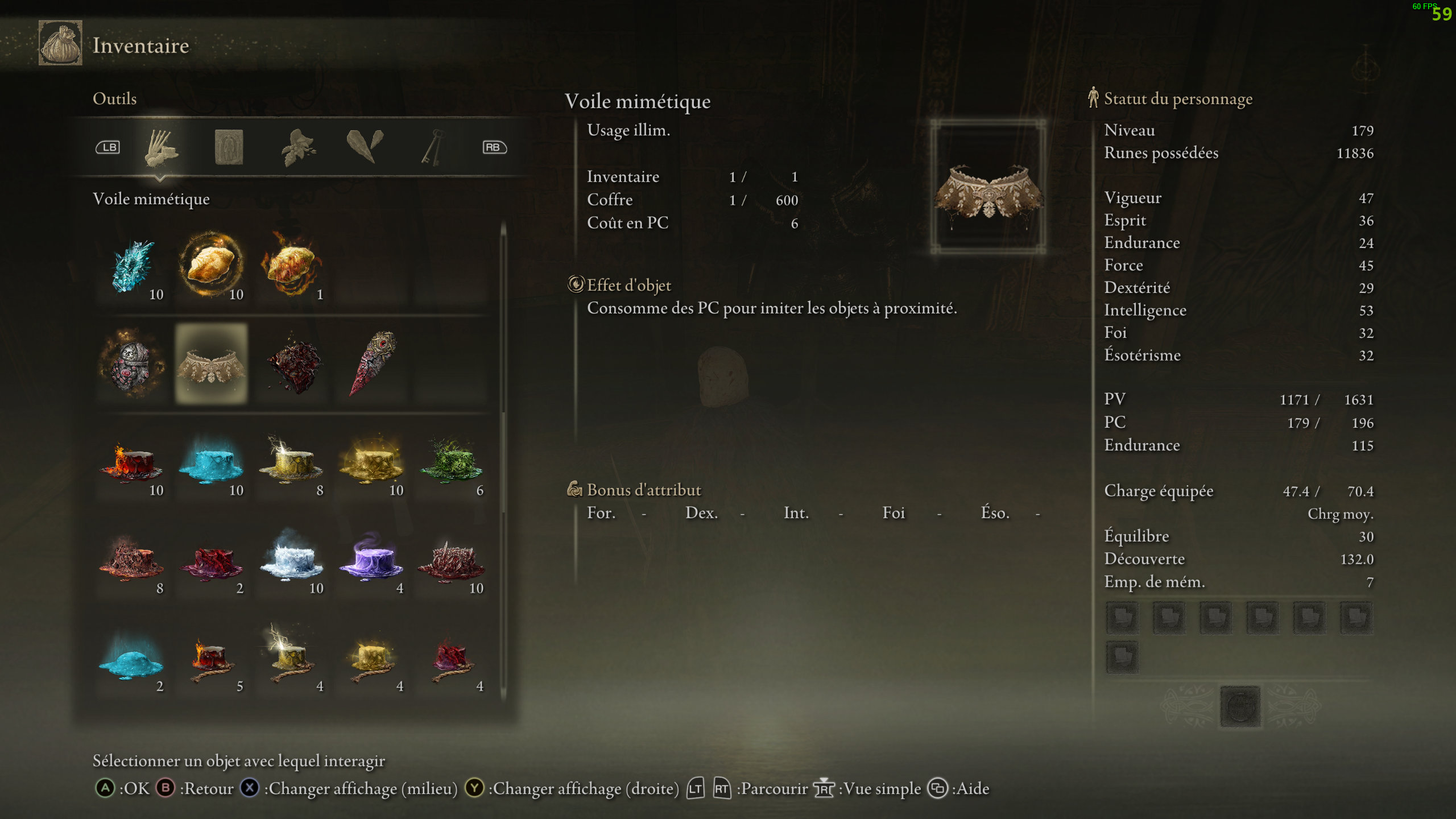Select the skull-covered sphere item
The height and width of the screenshot is (819, 1456).
pyautogui.click(x=132, y=364)
